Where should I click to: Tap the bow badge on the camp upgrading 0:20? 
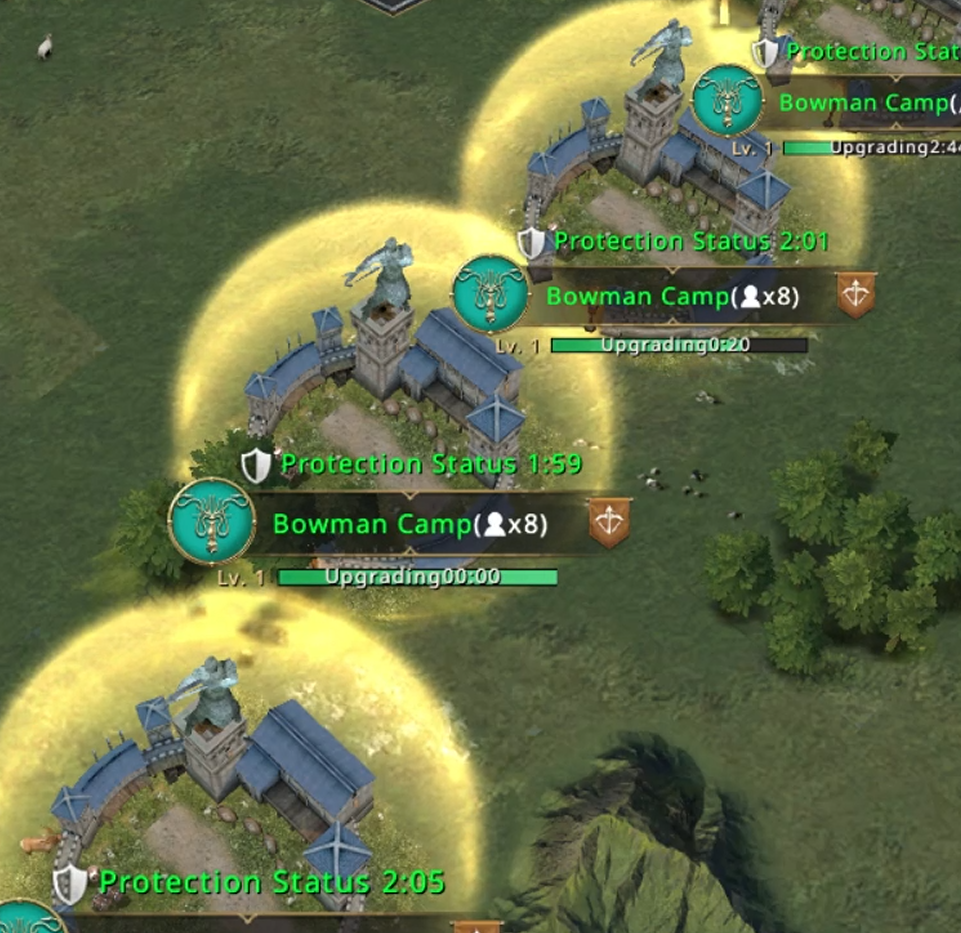pos(855,295)
